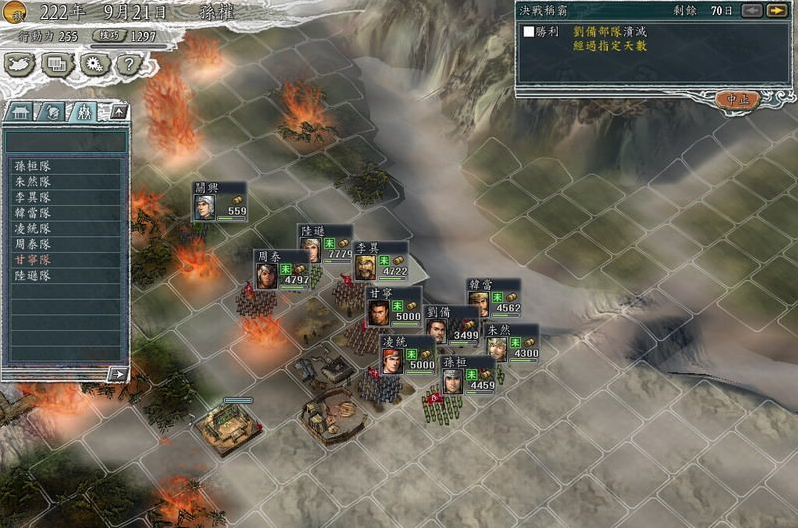
Task: Select 李異隊 in the unit list
Action: (33, 198)
